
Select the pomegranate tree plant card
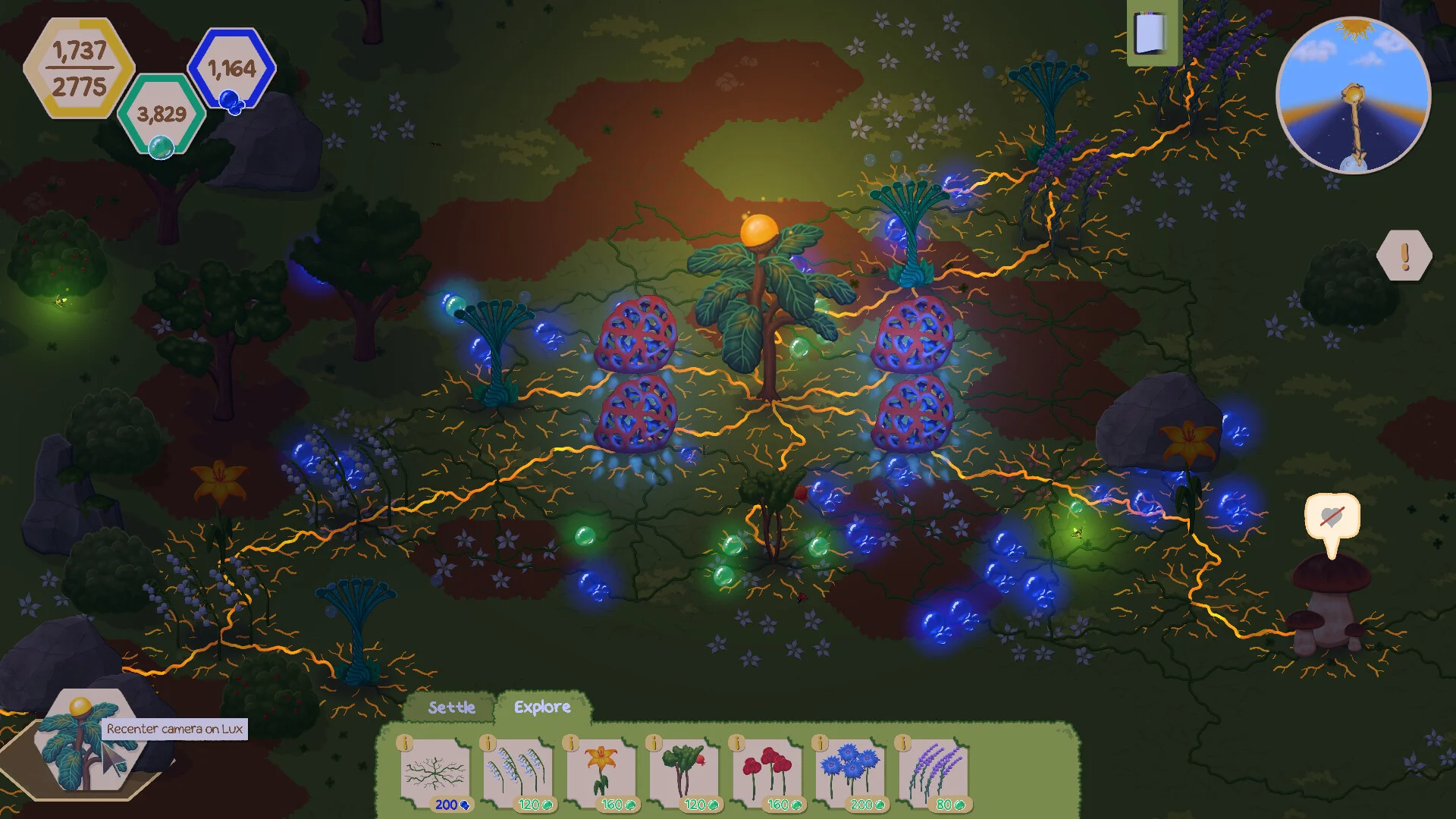pos(684,773)
